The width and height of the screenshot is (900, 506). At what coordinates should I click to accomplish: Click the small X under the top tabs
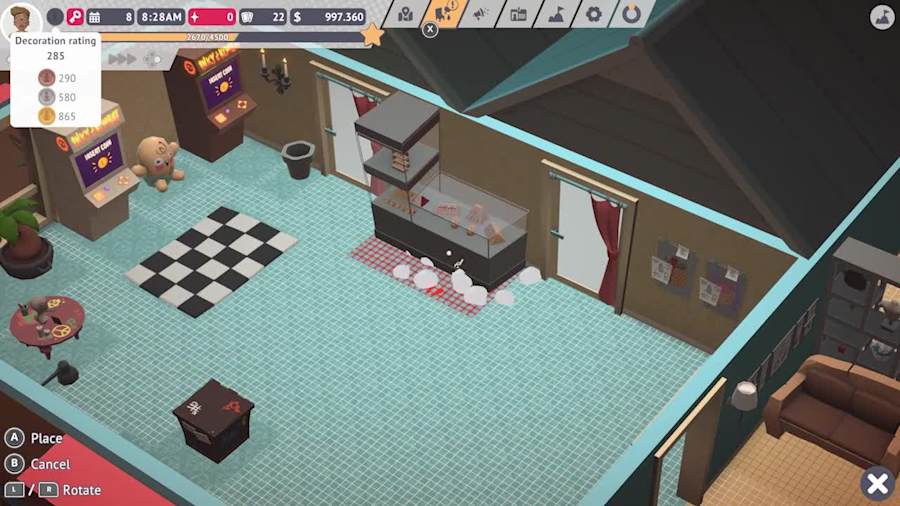(430, 30)
